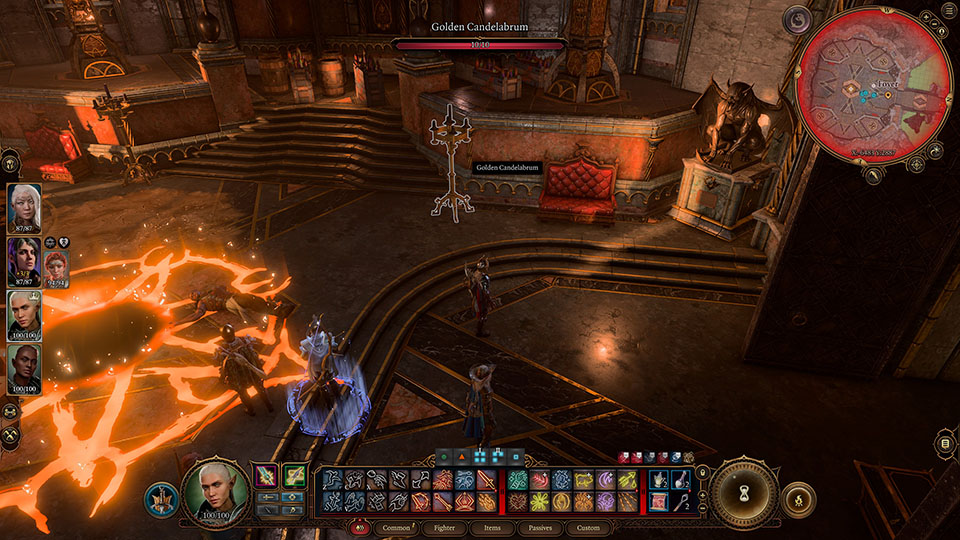The image size is (960, 540).
Task: Select the green ranged weapon slot
Action: (294, 476)
